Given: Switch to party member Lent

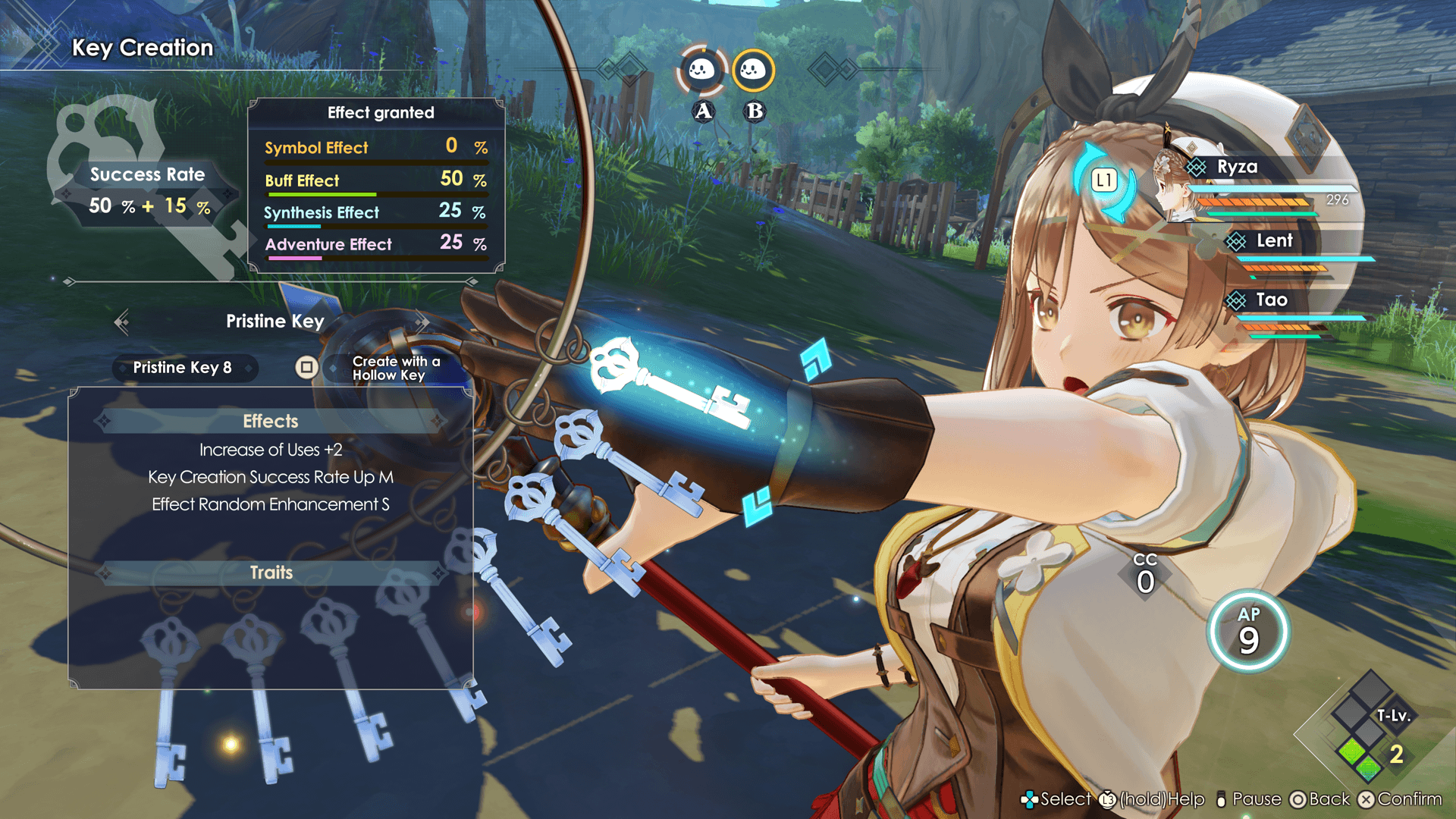Looking at the screenshot, I should coord(1274,241).
